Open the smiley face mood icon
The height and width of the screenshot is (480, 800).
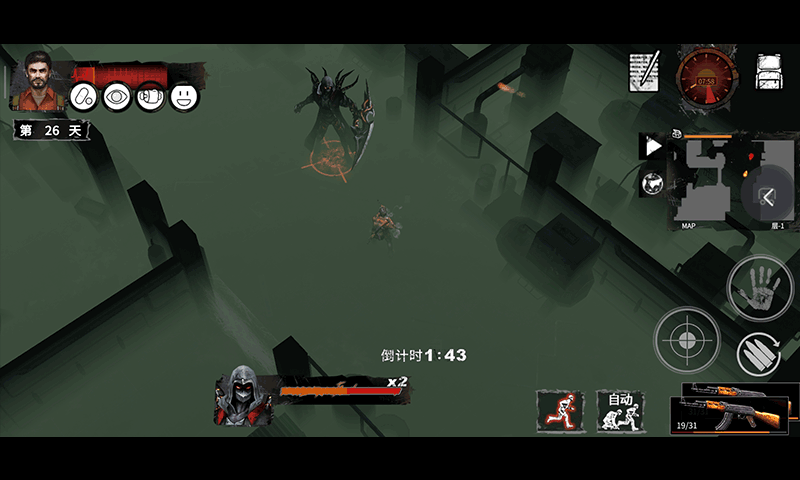point(184,97)
